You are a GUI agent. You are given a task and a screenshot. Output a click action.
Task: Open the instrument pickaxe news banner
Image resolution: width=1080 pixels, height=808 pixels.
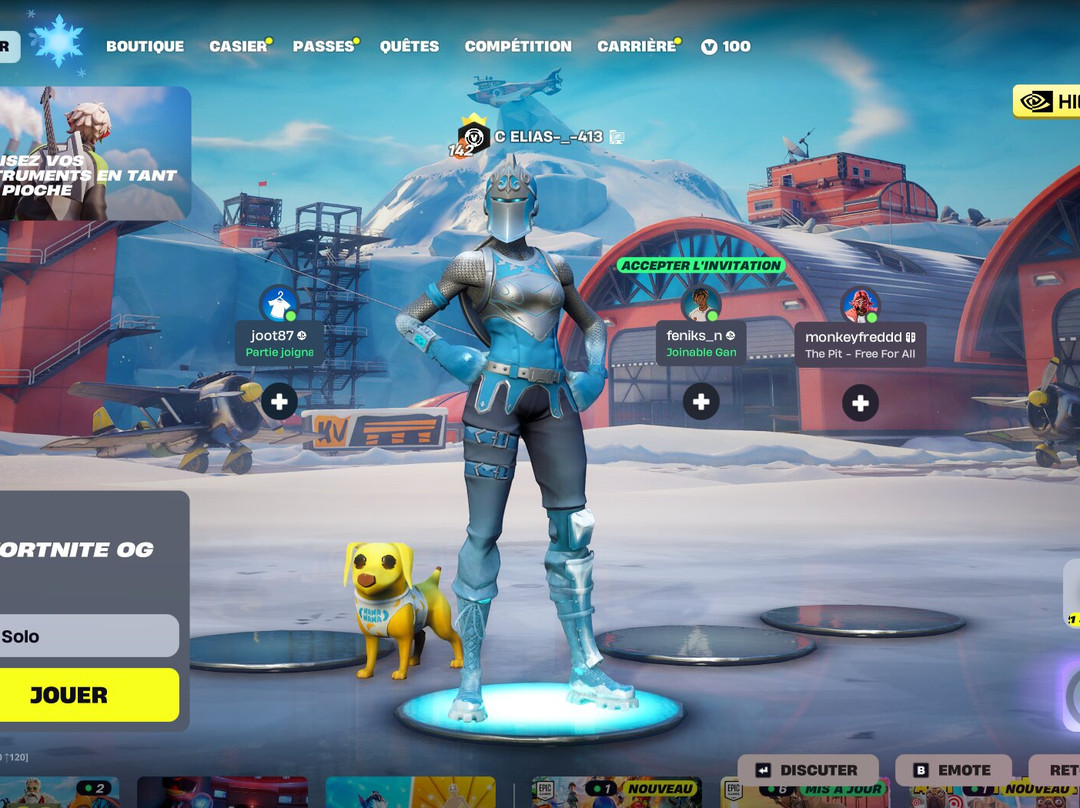(x=95, y=153)
